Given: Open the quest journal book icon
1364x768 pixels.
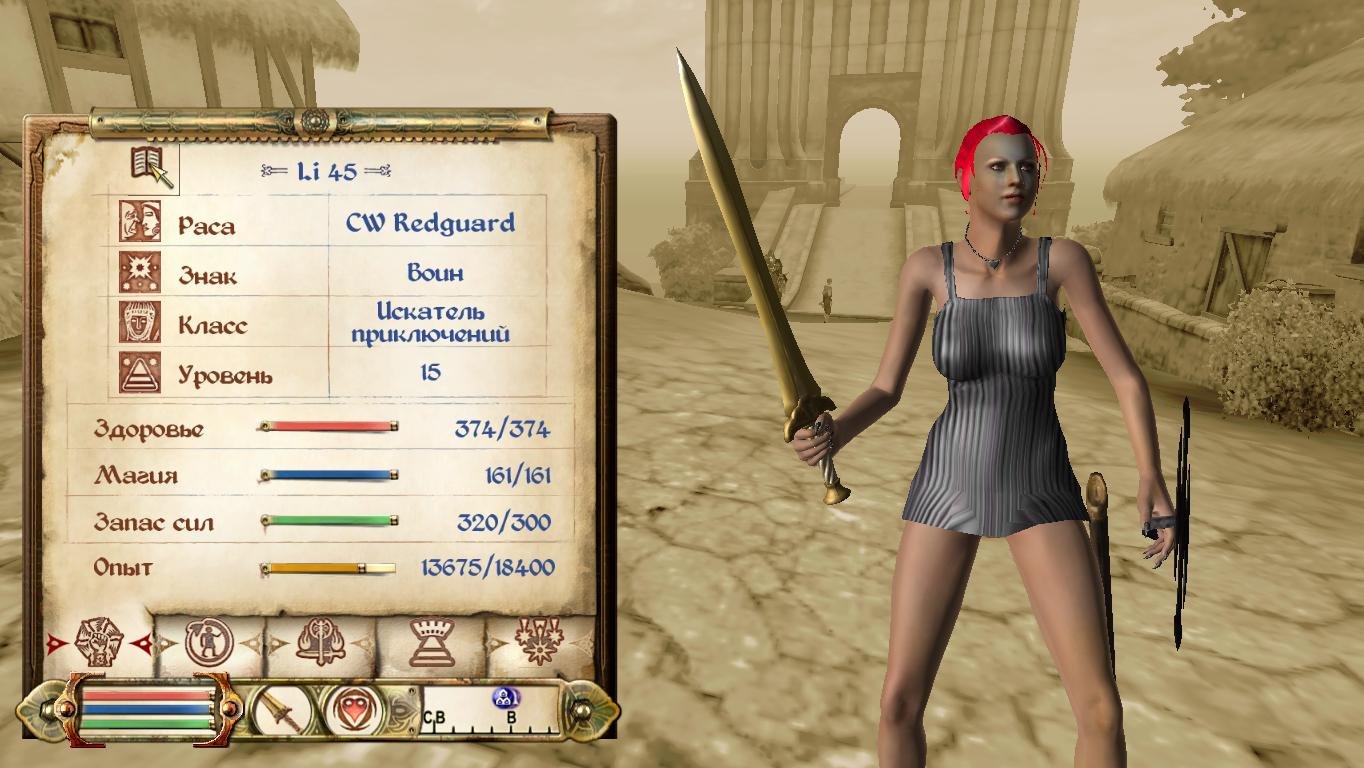Looking at the screenshot, I should click(148, 160).
